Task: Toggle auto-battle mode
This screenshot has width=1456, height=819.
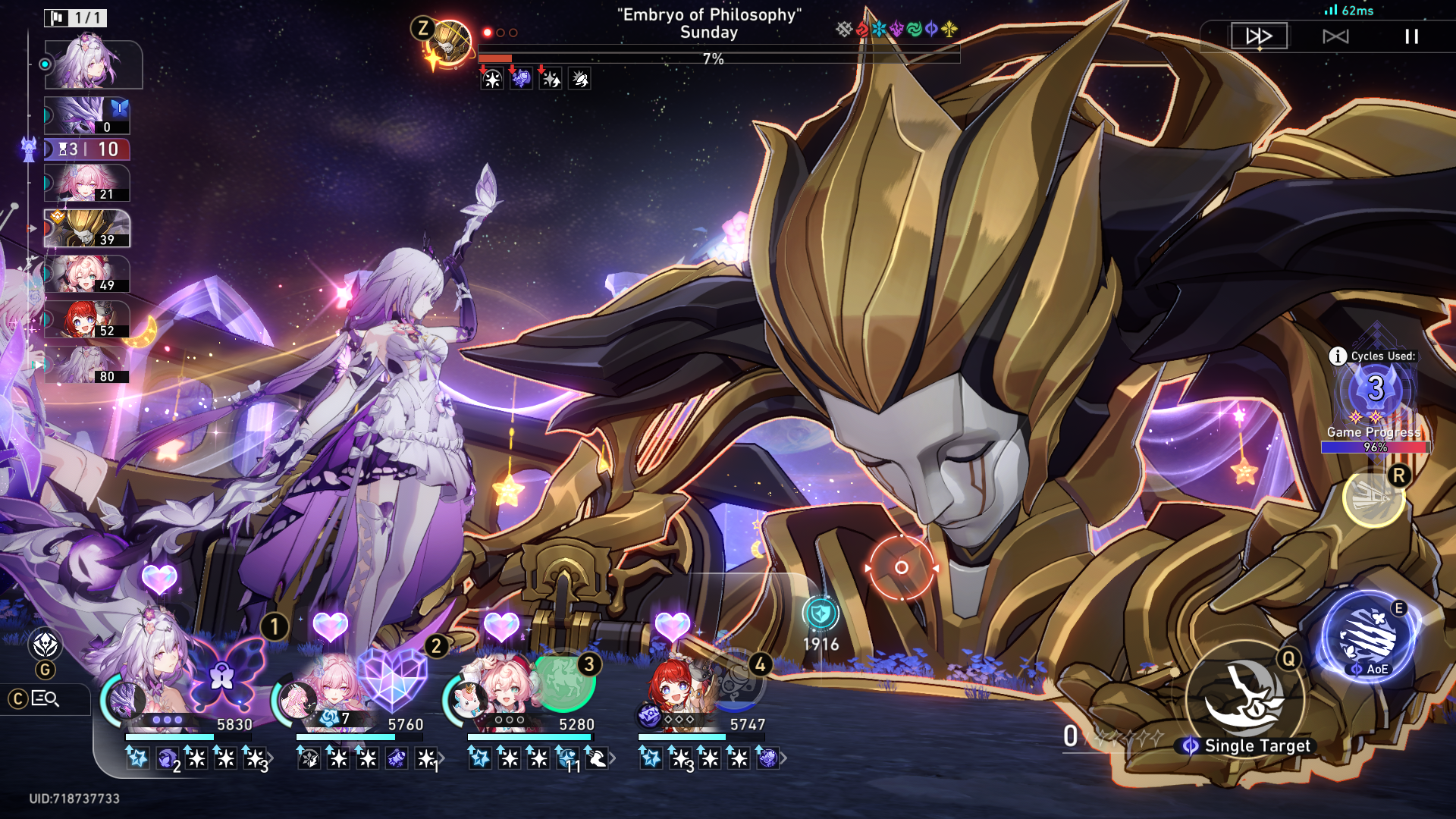Action: coord(1335,36)
